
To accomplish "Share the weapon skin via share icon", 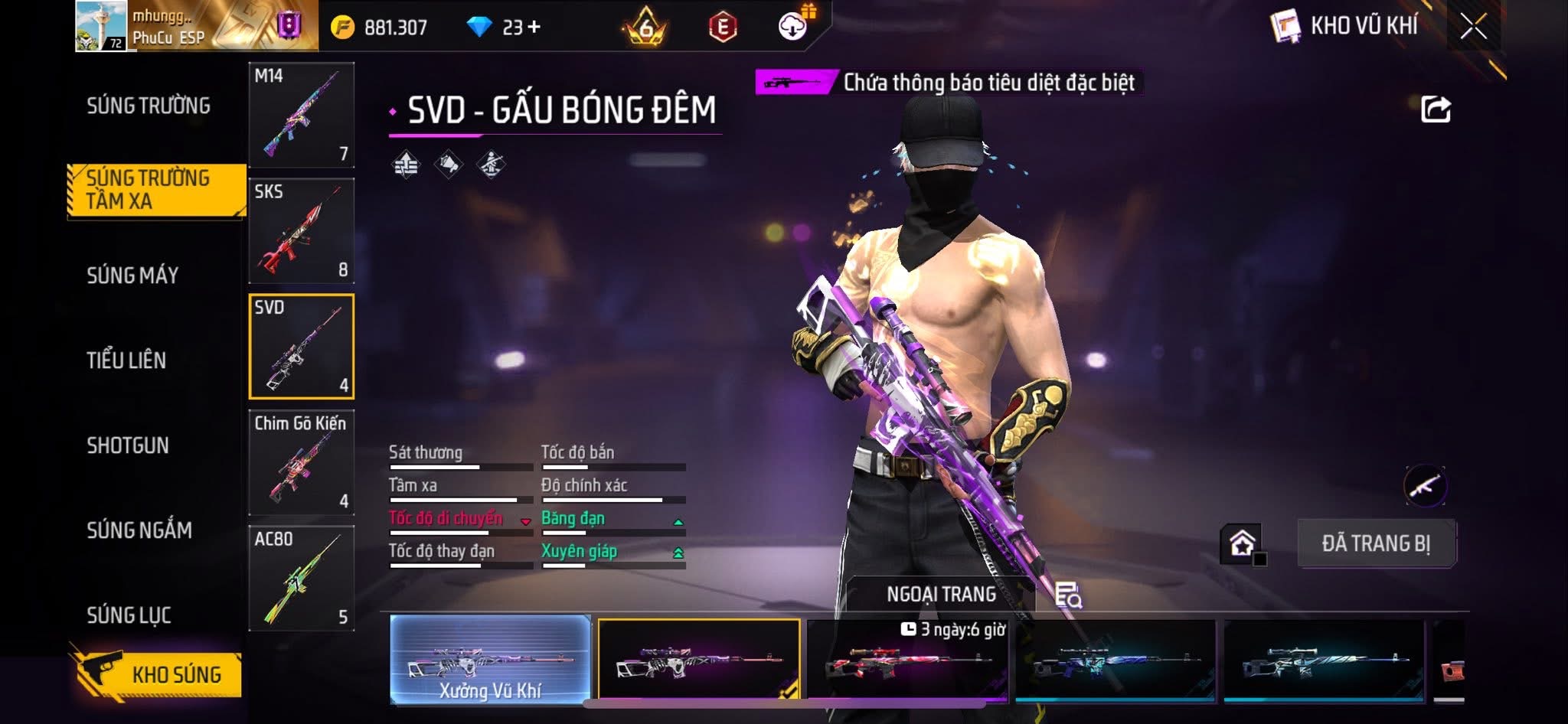I will click(x=1436, y=109).
